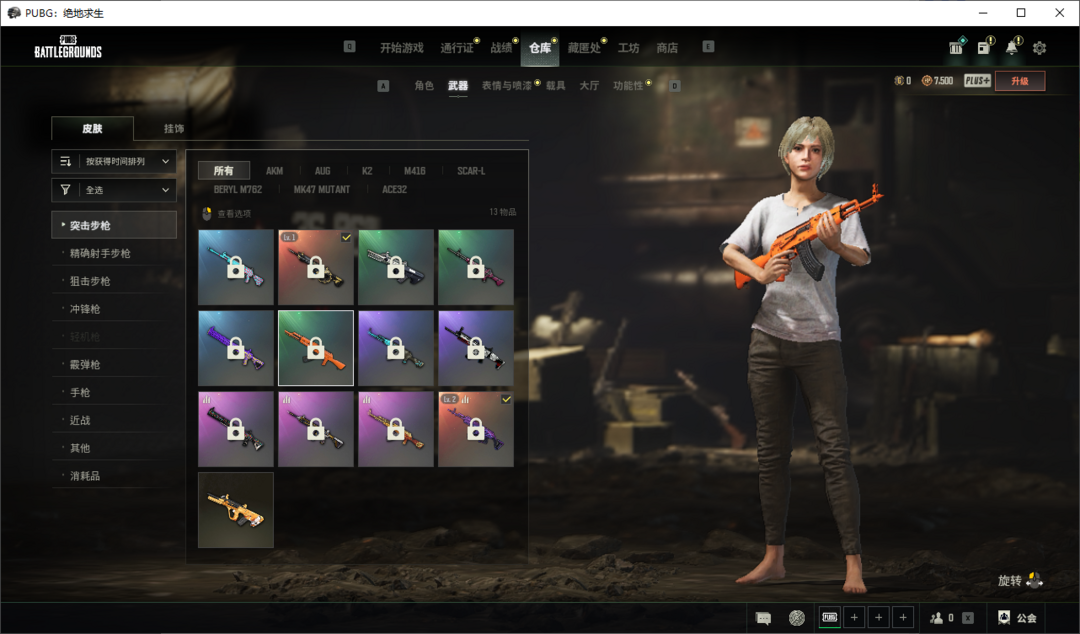
Task: Show the 手枪 weapon category
Action: (80, 393)
